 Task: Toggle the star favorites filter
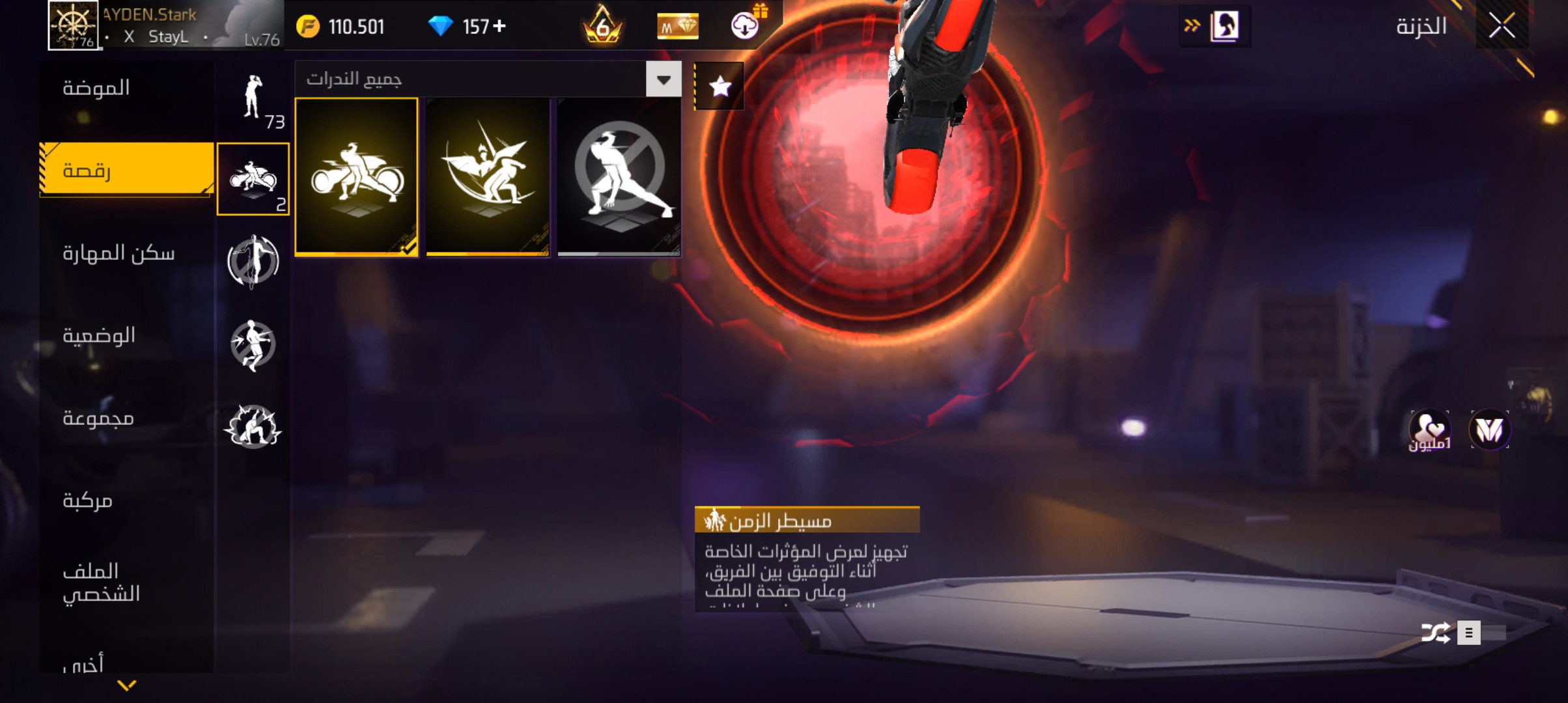[720, 86]
